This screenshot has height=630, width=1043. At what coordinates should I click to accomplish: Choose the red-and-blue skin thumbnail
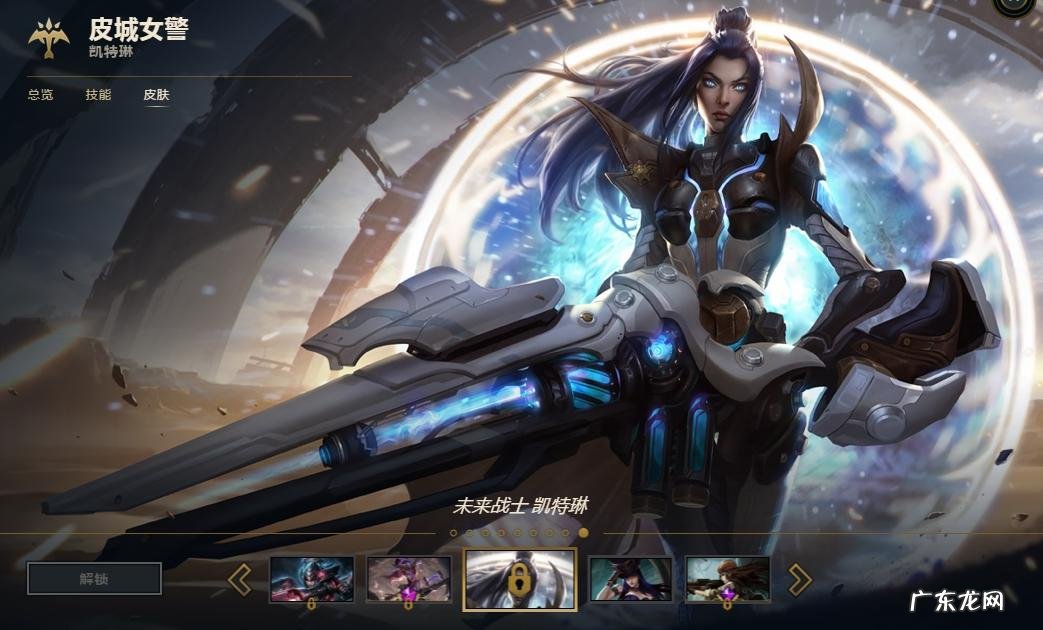312,578
